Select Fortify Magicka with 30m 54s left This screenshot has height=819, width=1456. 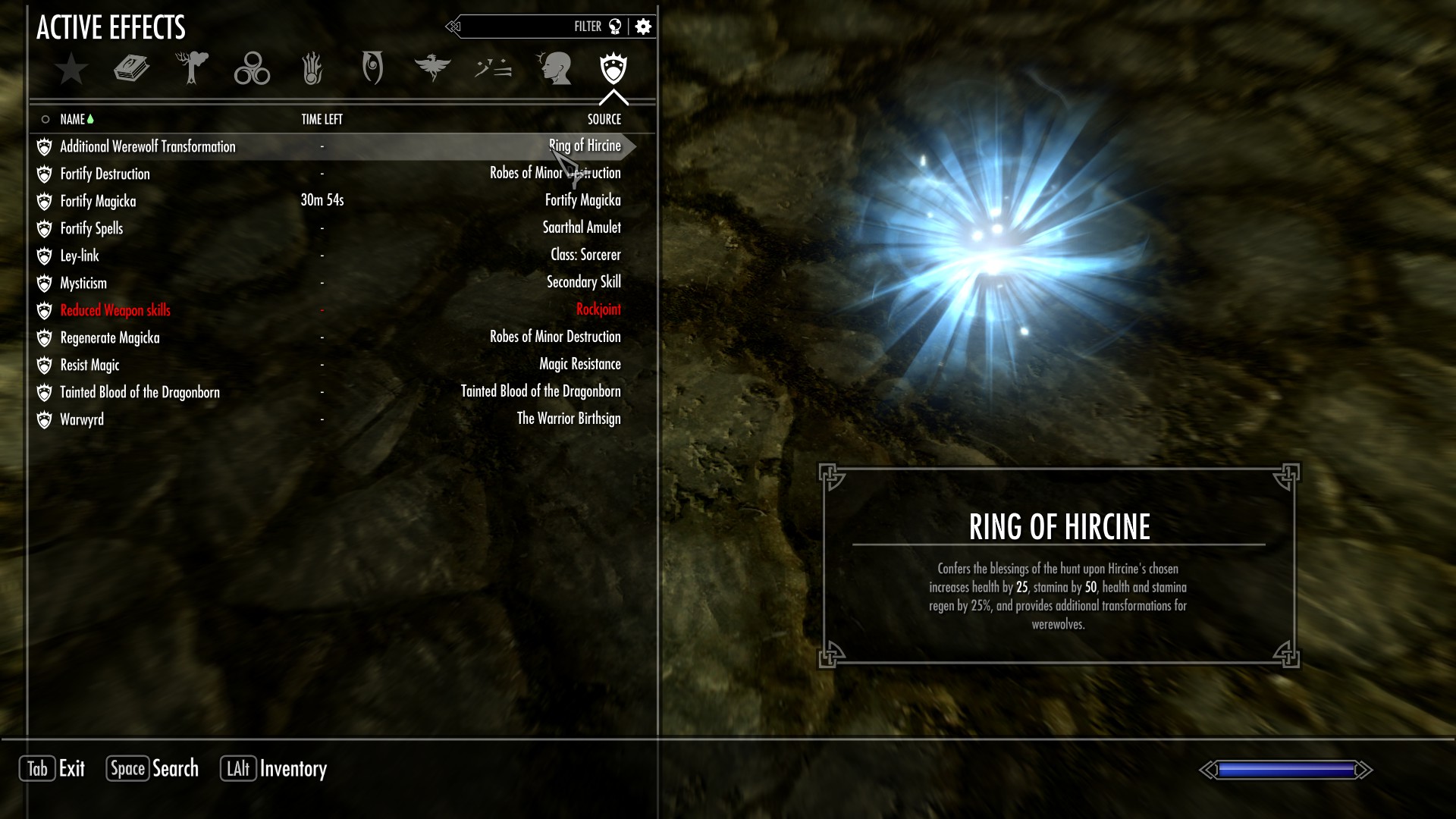[x=99, y=201]
